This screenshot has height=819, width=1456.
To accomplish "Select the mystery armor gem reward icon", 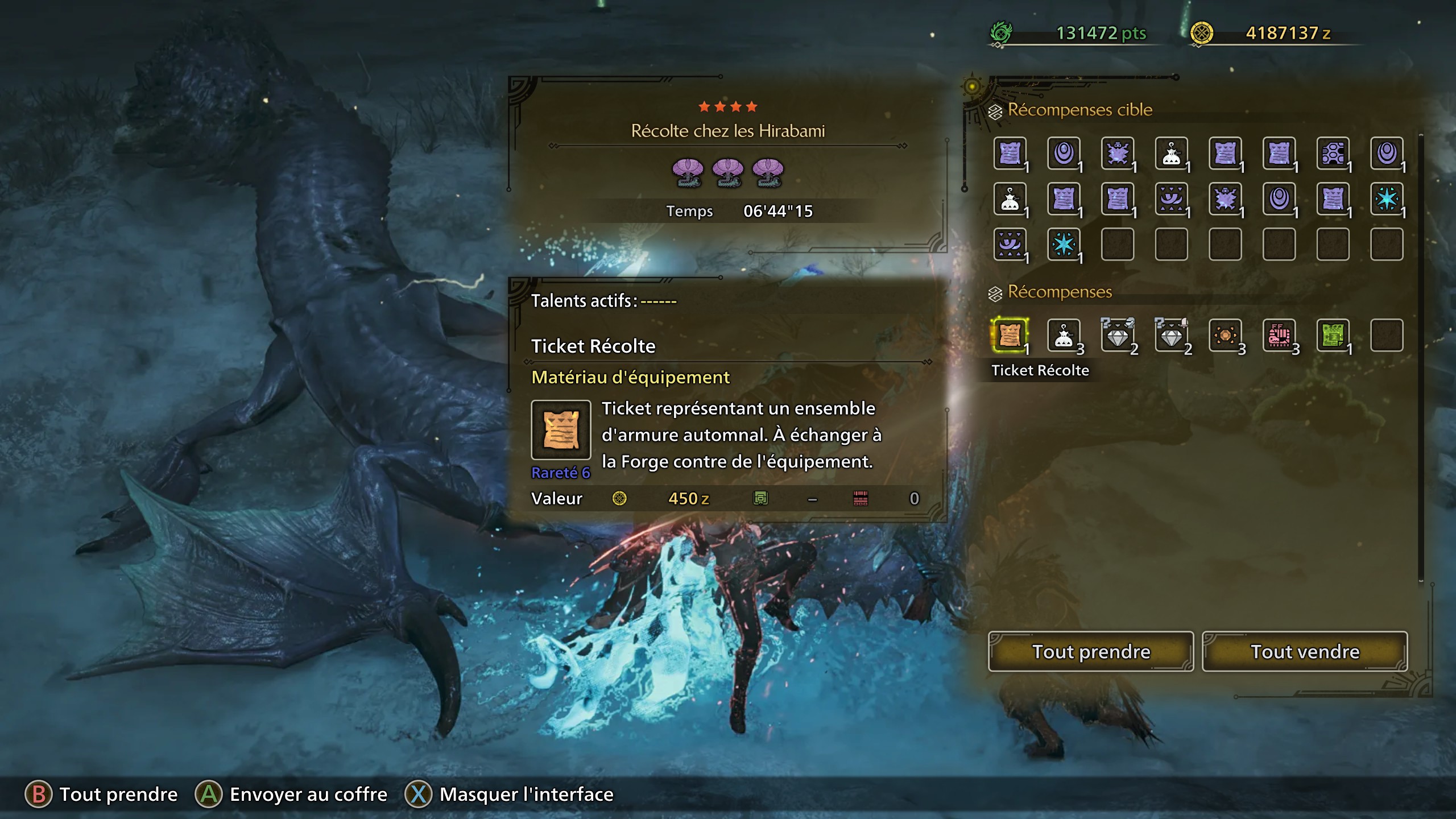I will [x=1118, y=336].
